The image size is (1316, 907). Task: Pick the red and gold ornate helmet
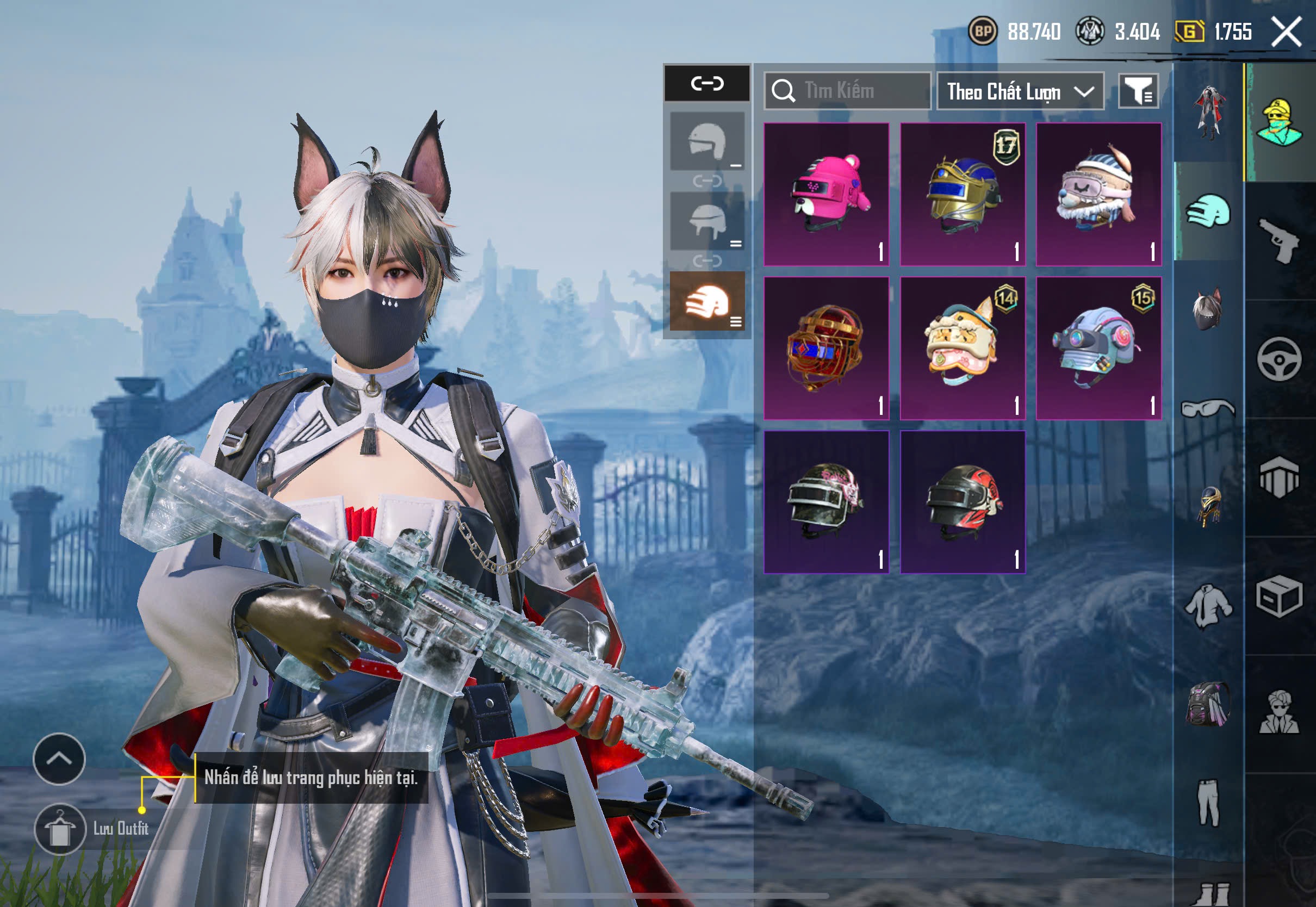click(826, 349)
